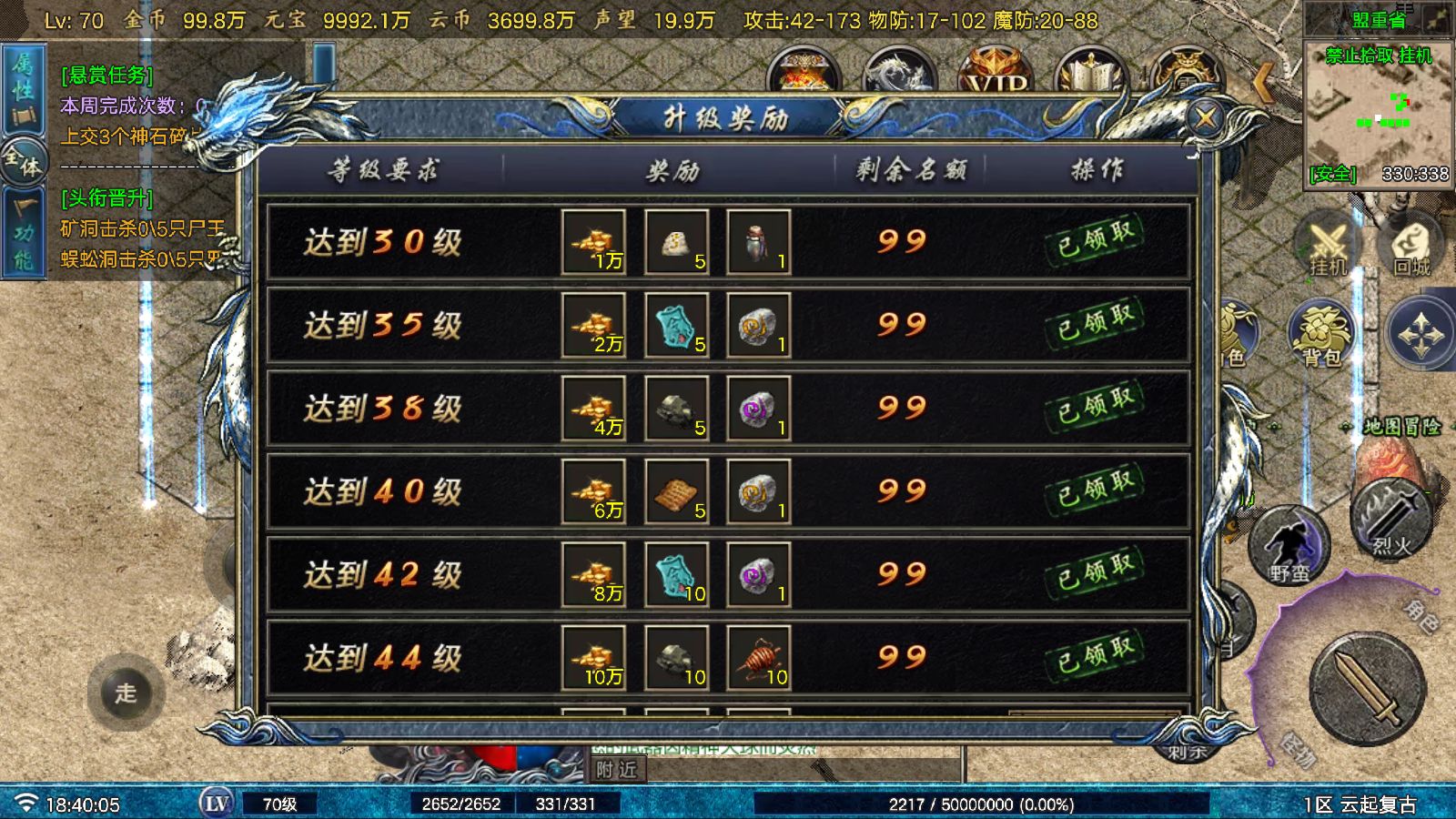Open the 悬赏任务 bounty quest tracker
The height and width of the screenshot is (819, 1456).
coord(106,75)
